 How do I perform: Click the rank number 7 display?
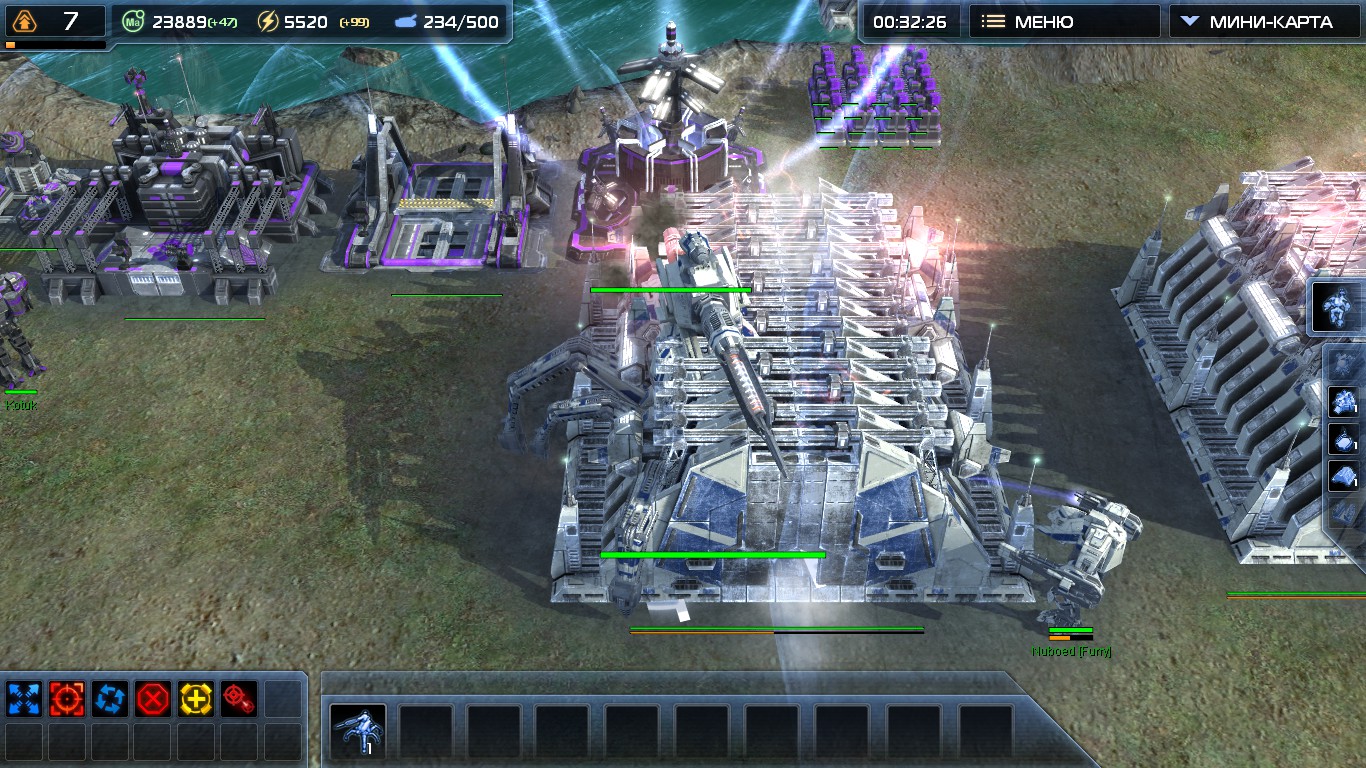point(70,21)
